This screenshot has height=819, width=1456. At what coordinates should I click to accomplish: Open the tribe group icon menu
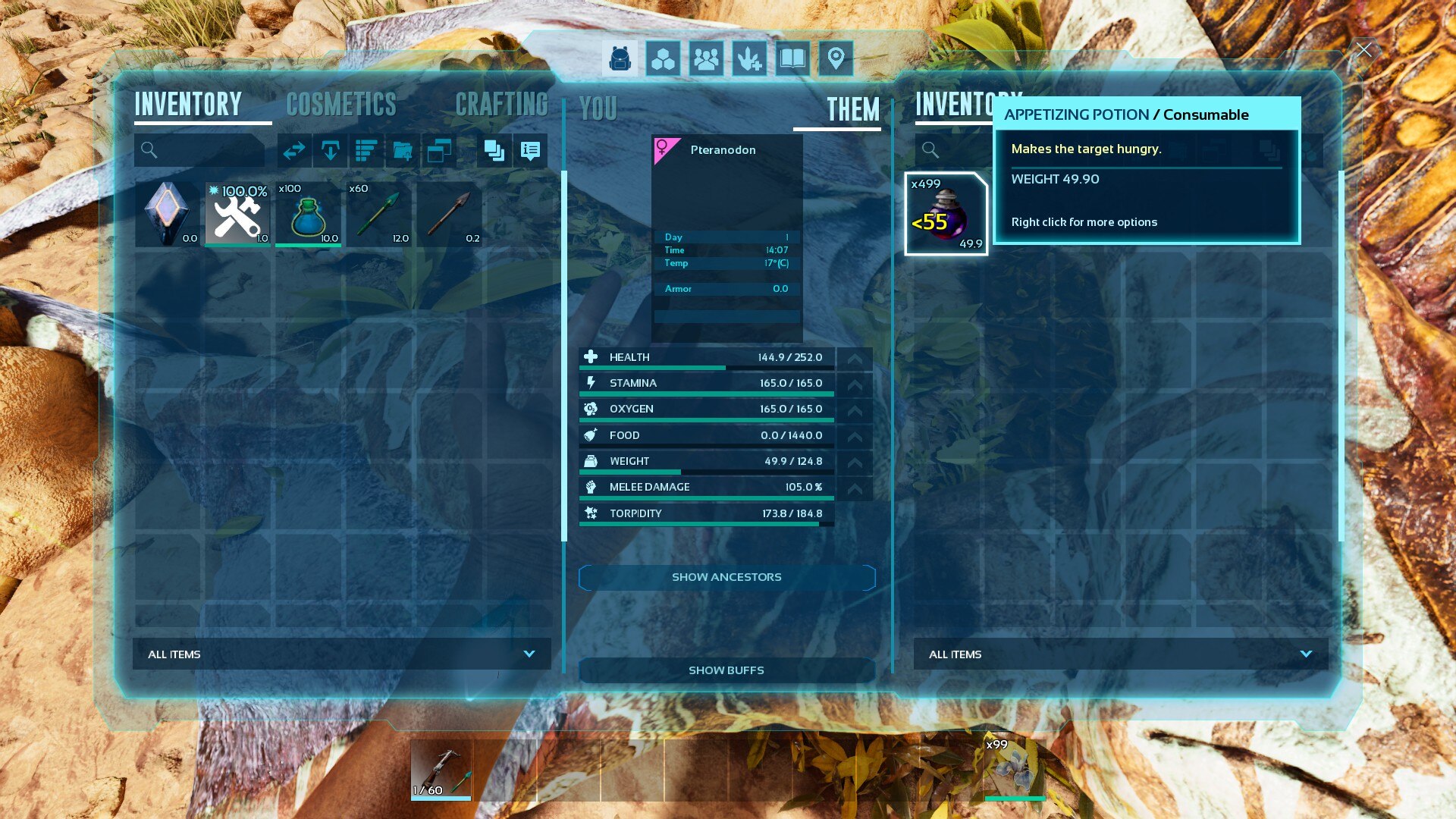click(706, 58)
